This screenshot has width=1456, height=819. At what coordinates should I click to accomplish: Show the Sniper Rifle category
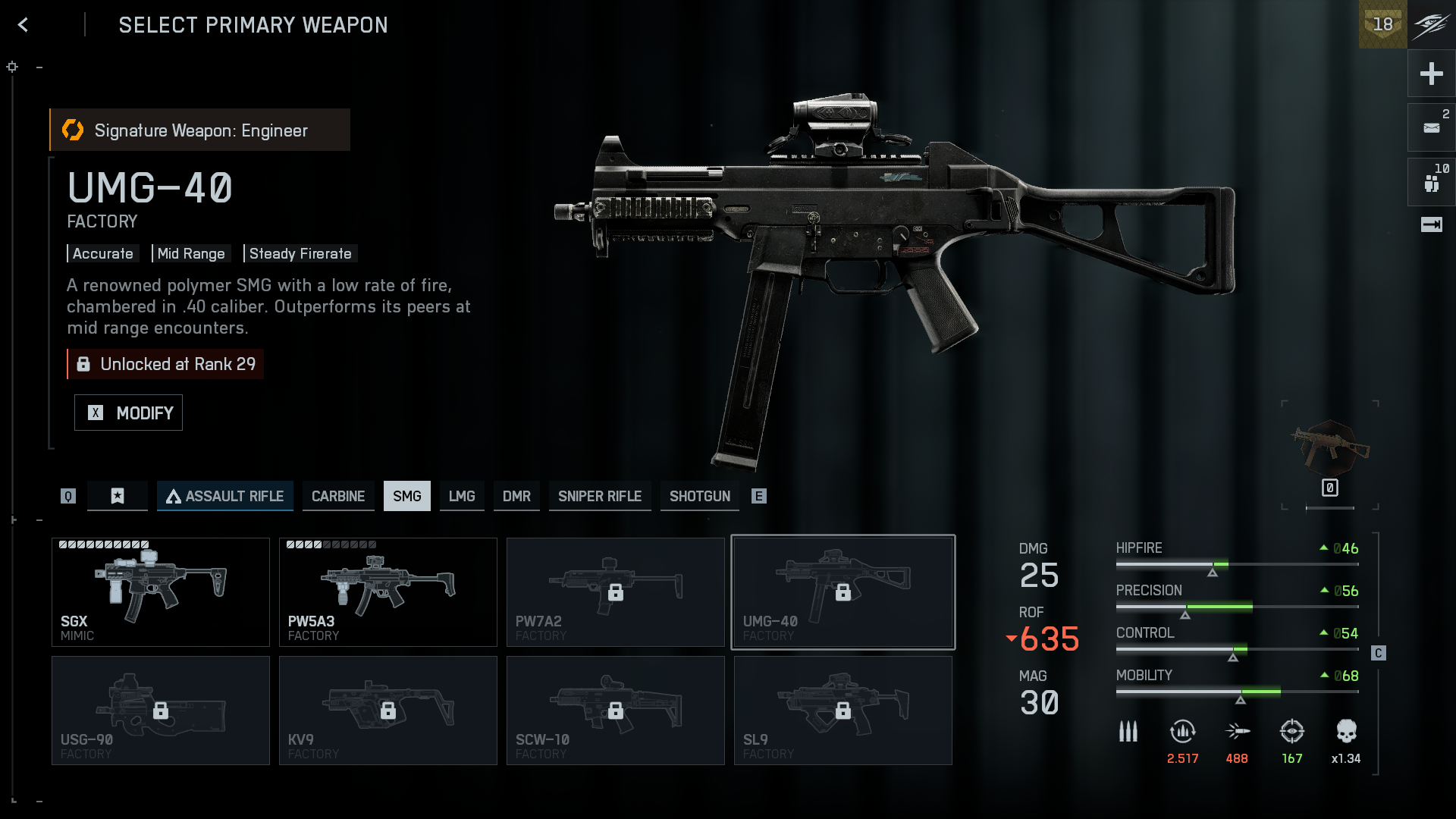(x=600, y=496)
